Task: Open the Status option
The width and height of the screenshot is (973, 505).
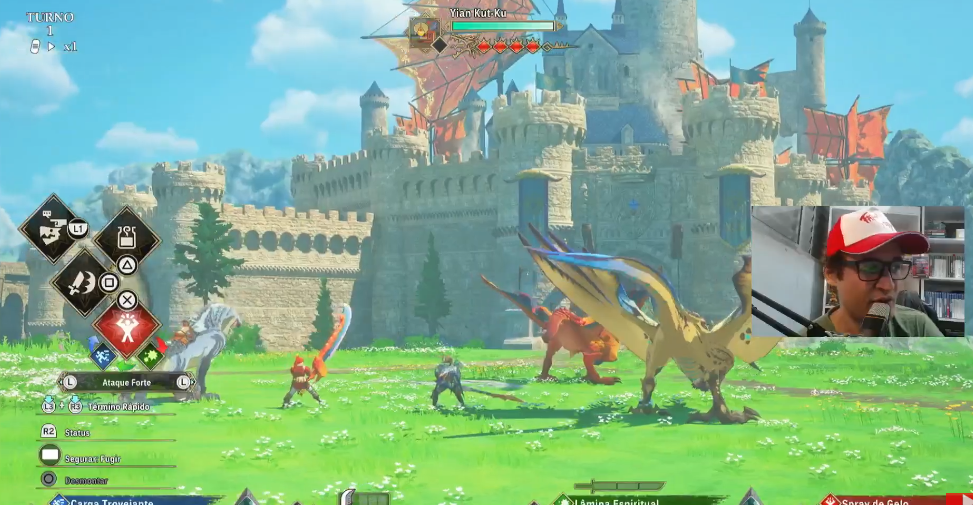Action: [77, 432]
